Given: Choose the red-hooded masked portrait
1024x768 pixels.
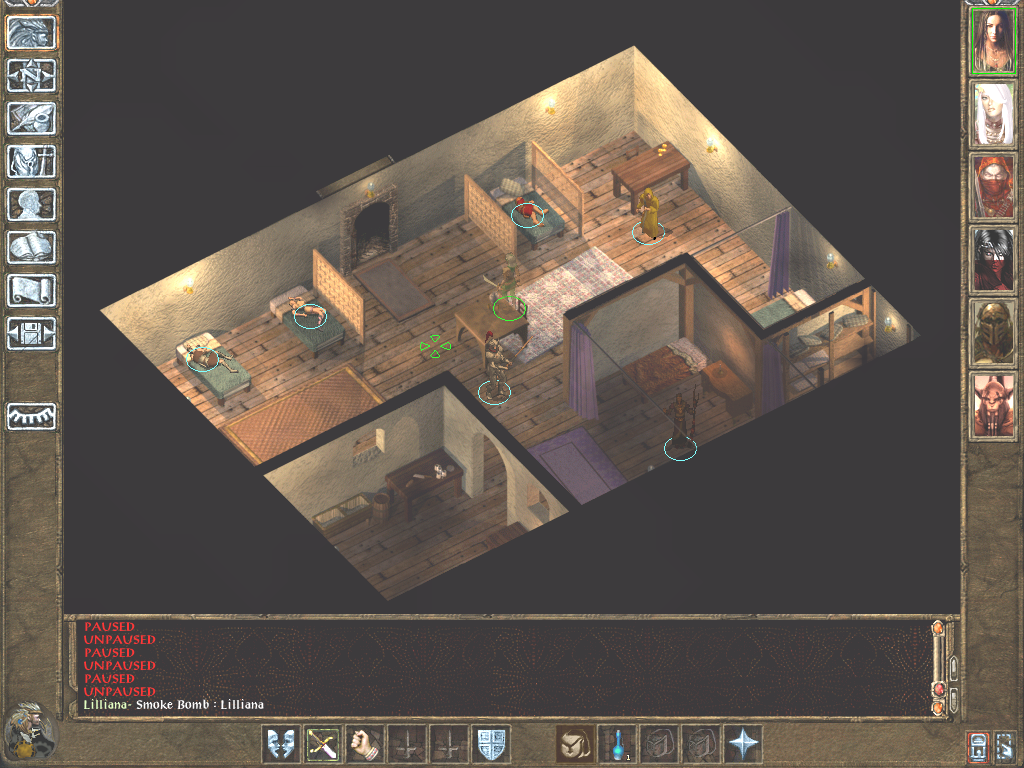Looking at the screenshot, I should coord(993,187).
